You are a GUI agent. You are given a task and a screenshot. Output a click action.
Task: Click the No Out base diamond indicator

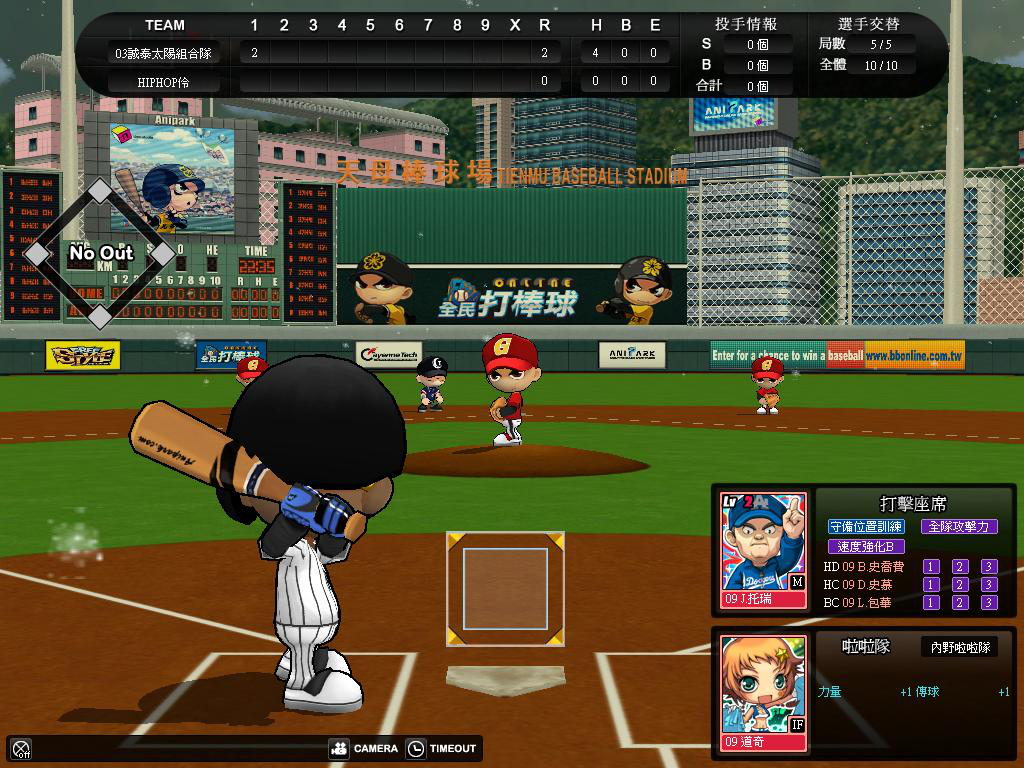100,254
